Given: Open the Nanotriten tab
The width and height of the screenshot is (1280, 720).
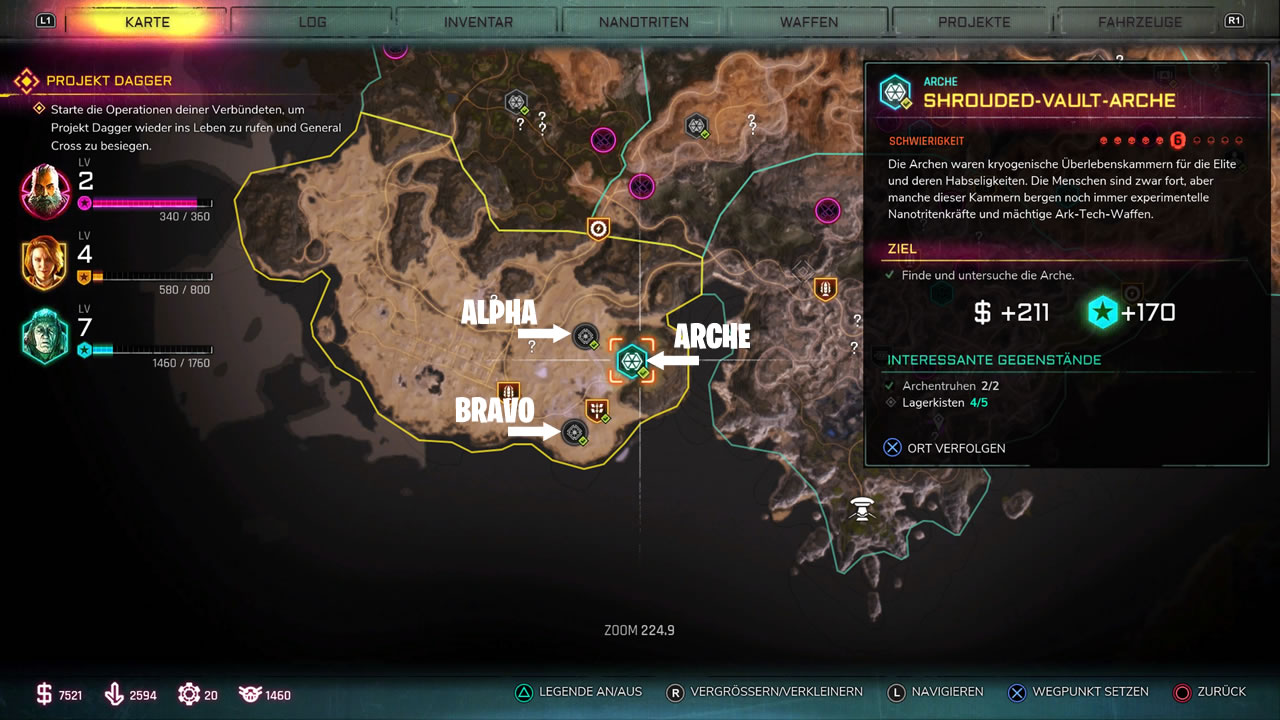Looking at the screenshot, I should click(x=643, y=22).
